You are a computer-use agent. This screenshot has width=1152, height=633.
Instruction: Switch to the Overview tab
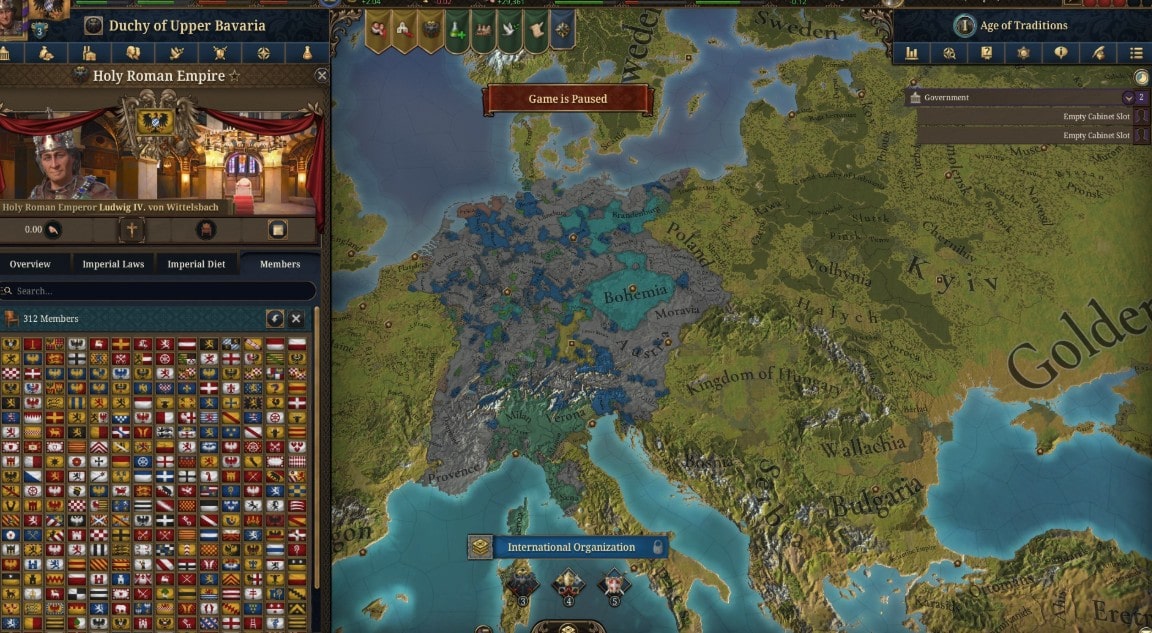30,264
